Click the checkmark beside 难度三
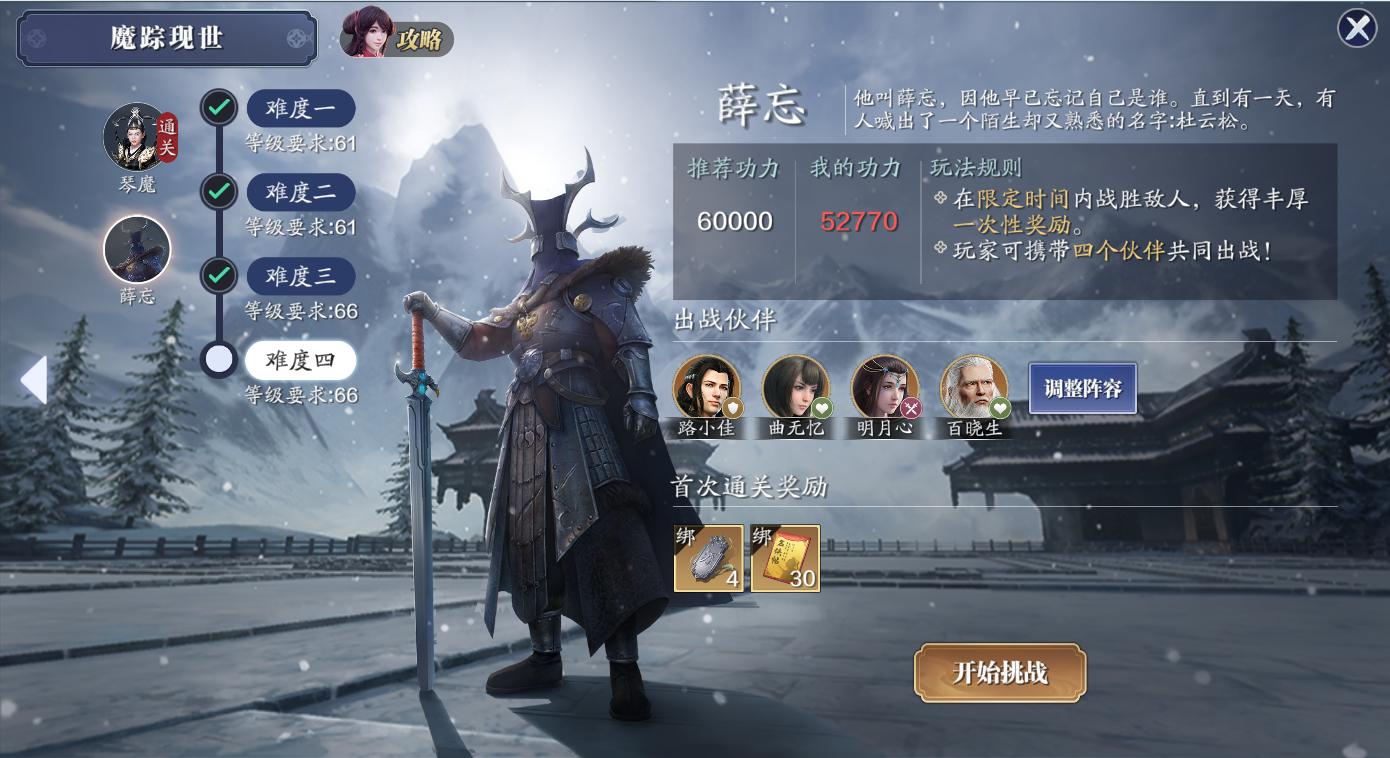This screenshot has width=1390, height=758. click(219, 276)
